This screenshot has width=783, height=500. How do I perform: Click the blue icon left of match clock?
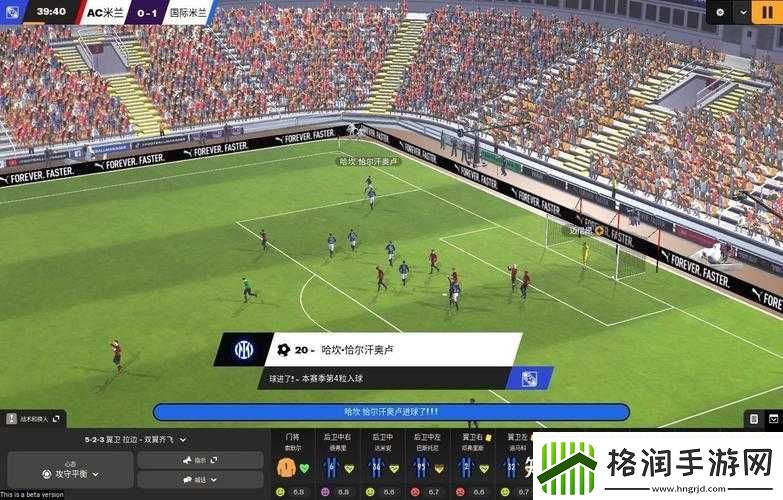[12, 12]
